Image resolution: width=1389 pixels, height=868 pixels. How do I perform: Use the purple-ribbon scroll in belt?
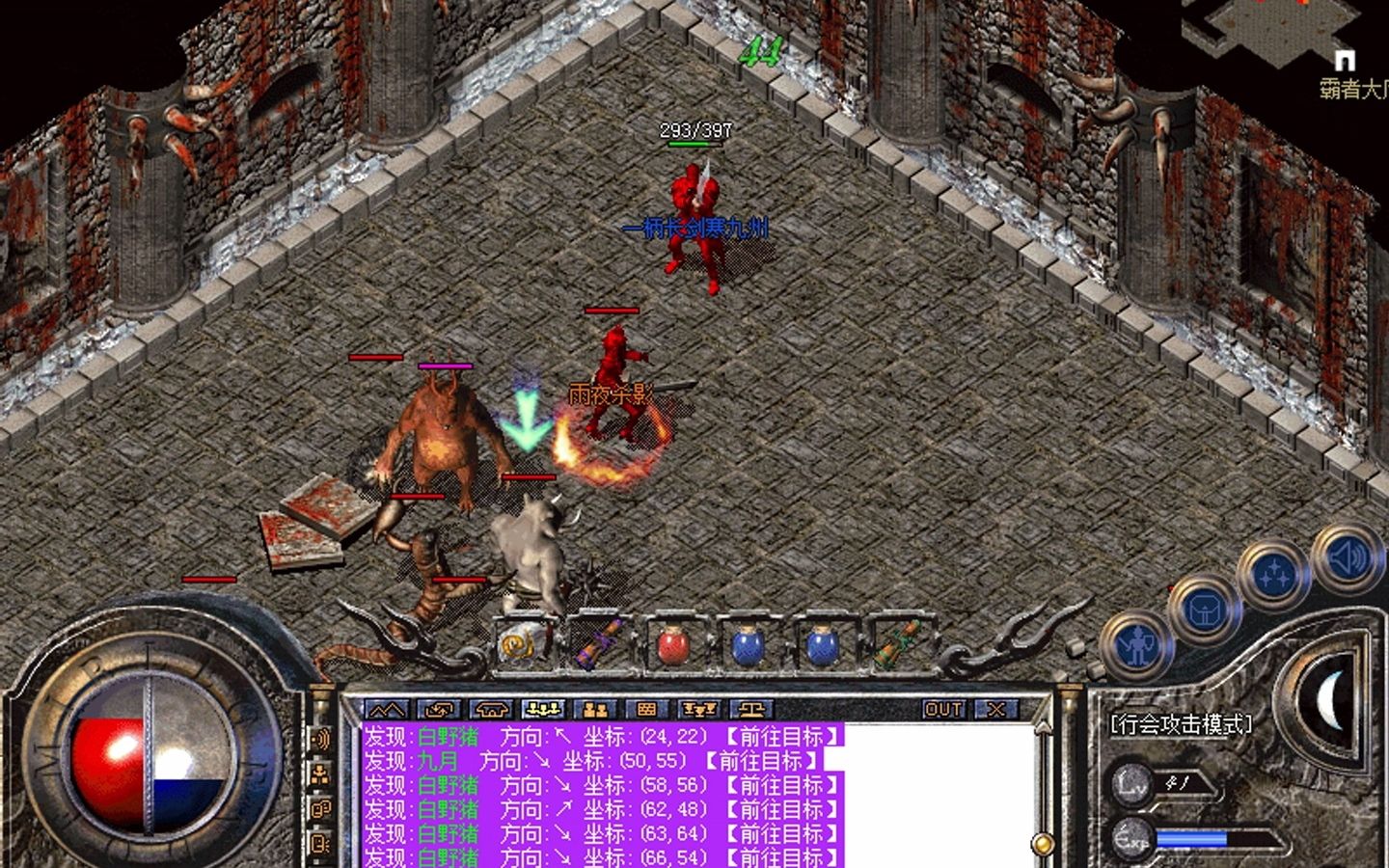[598, 643]
